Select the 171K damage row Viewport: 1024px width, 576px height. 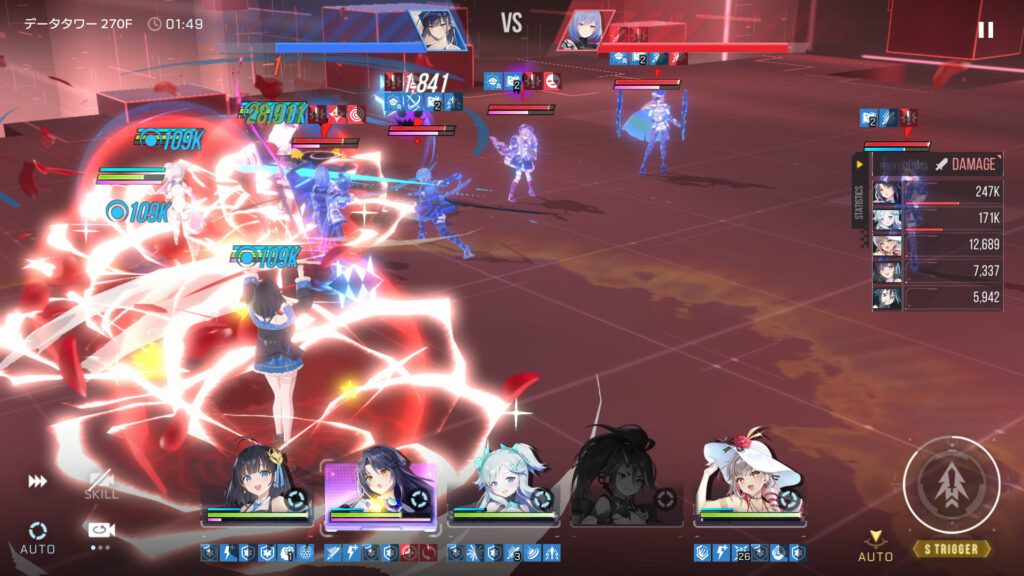point(938,218)
